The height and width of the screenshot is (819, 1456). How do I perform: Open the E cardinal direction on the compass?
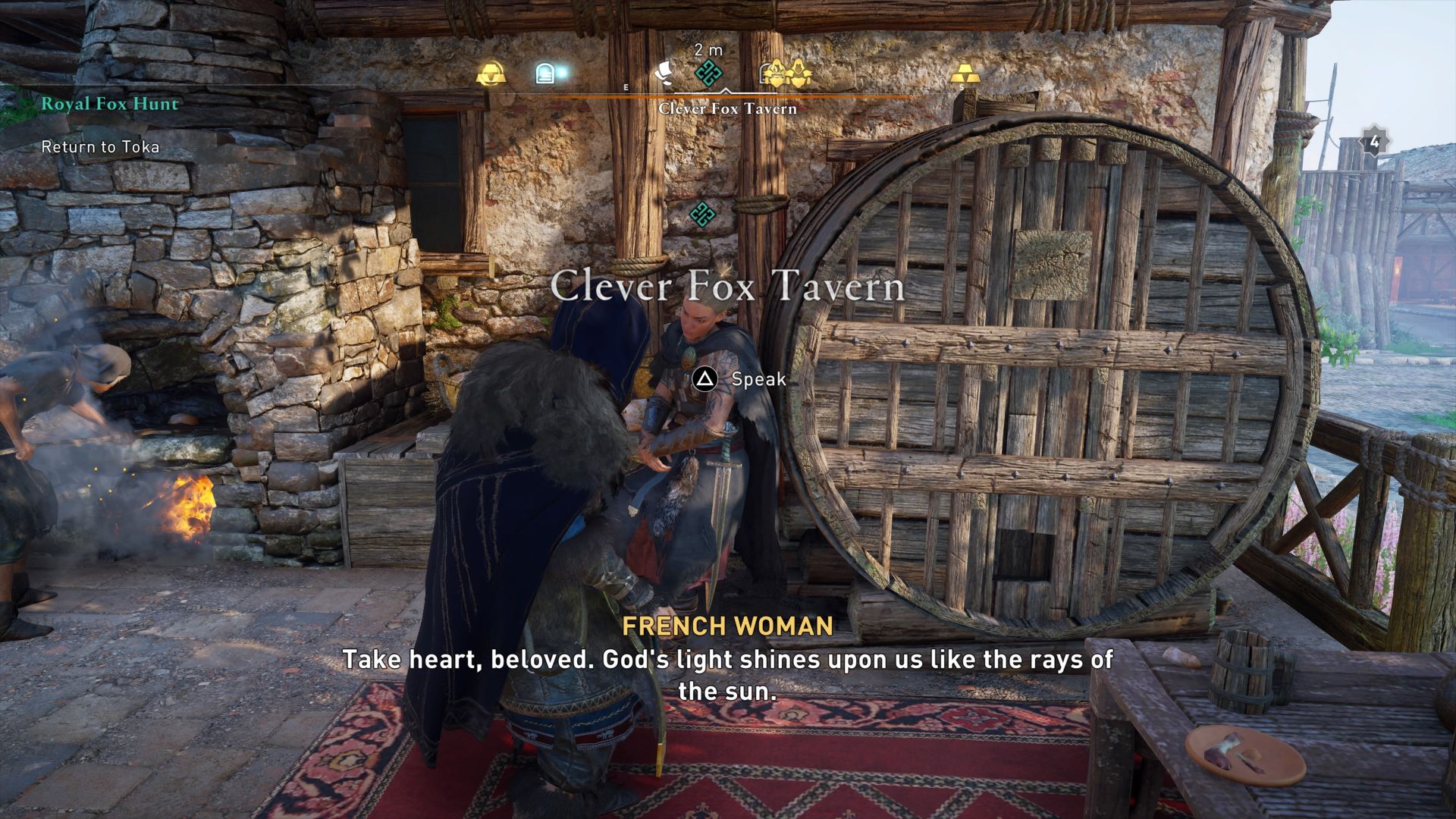pos(626,86)
